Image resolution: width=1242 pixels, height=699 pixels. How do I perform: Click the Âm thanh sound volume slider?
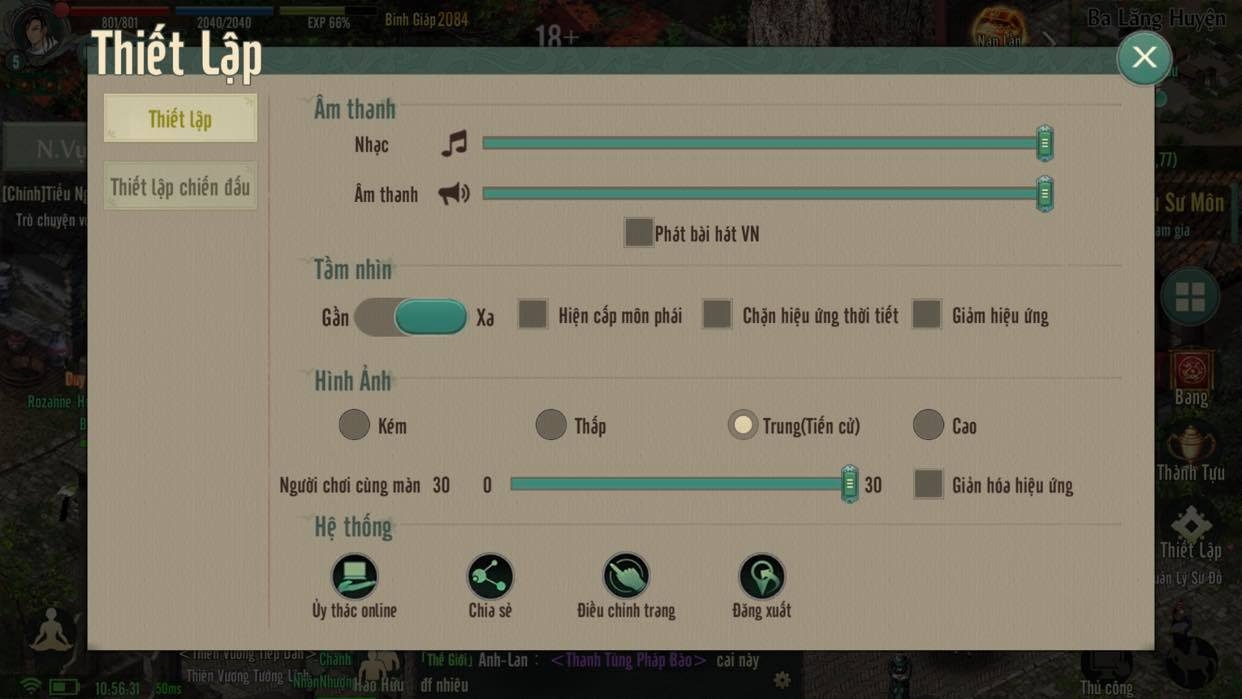click(762, 193)
